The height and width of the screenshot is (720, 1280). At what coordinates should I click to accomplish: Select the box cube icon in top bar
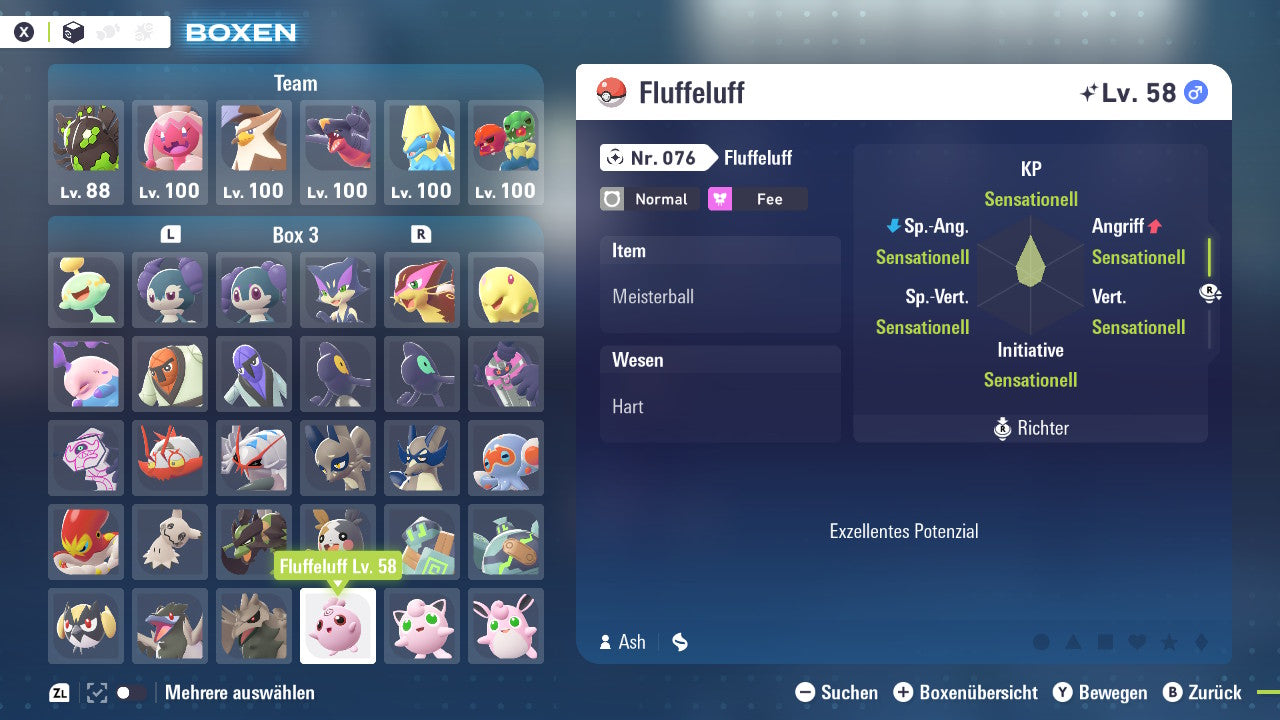pos(73,31)
